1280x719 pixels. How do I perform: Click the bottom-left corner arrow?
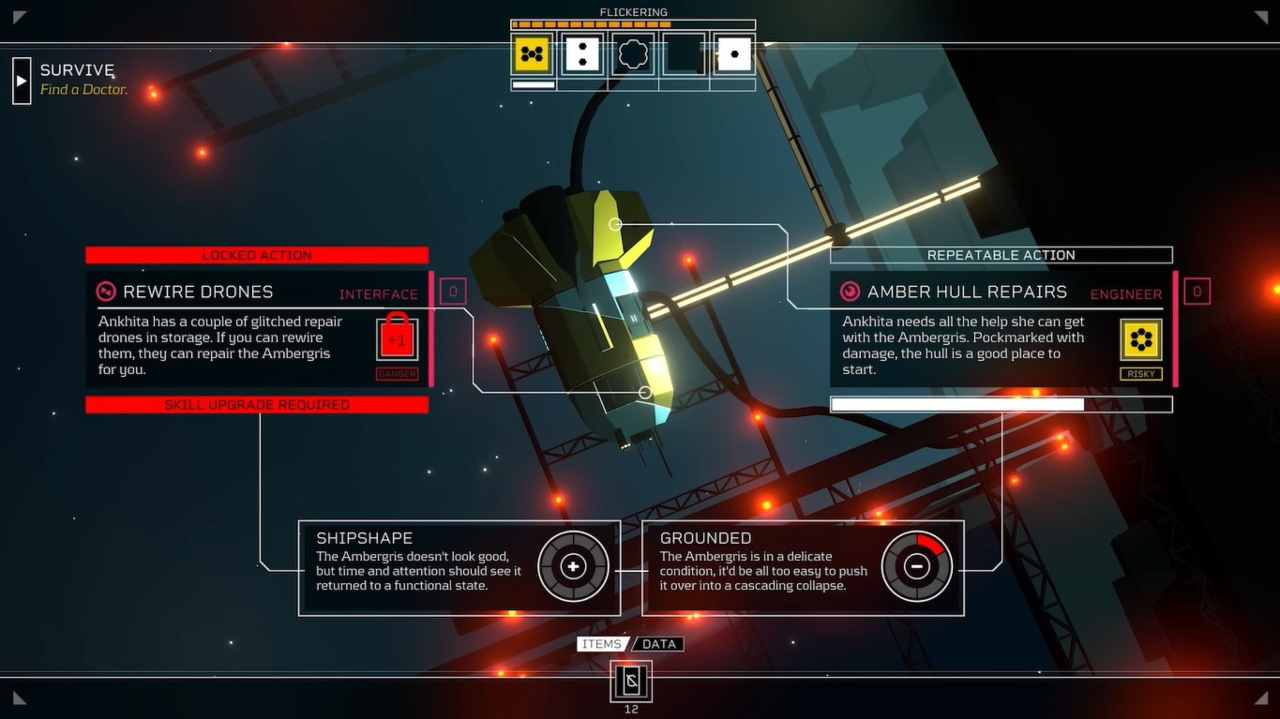click(x=19, y=698)
